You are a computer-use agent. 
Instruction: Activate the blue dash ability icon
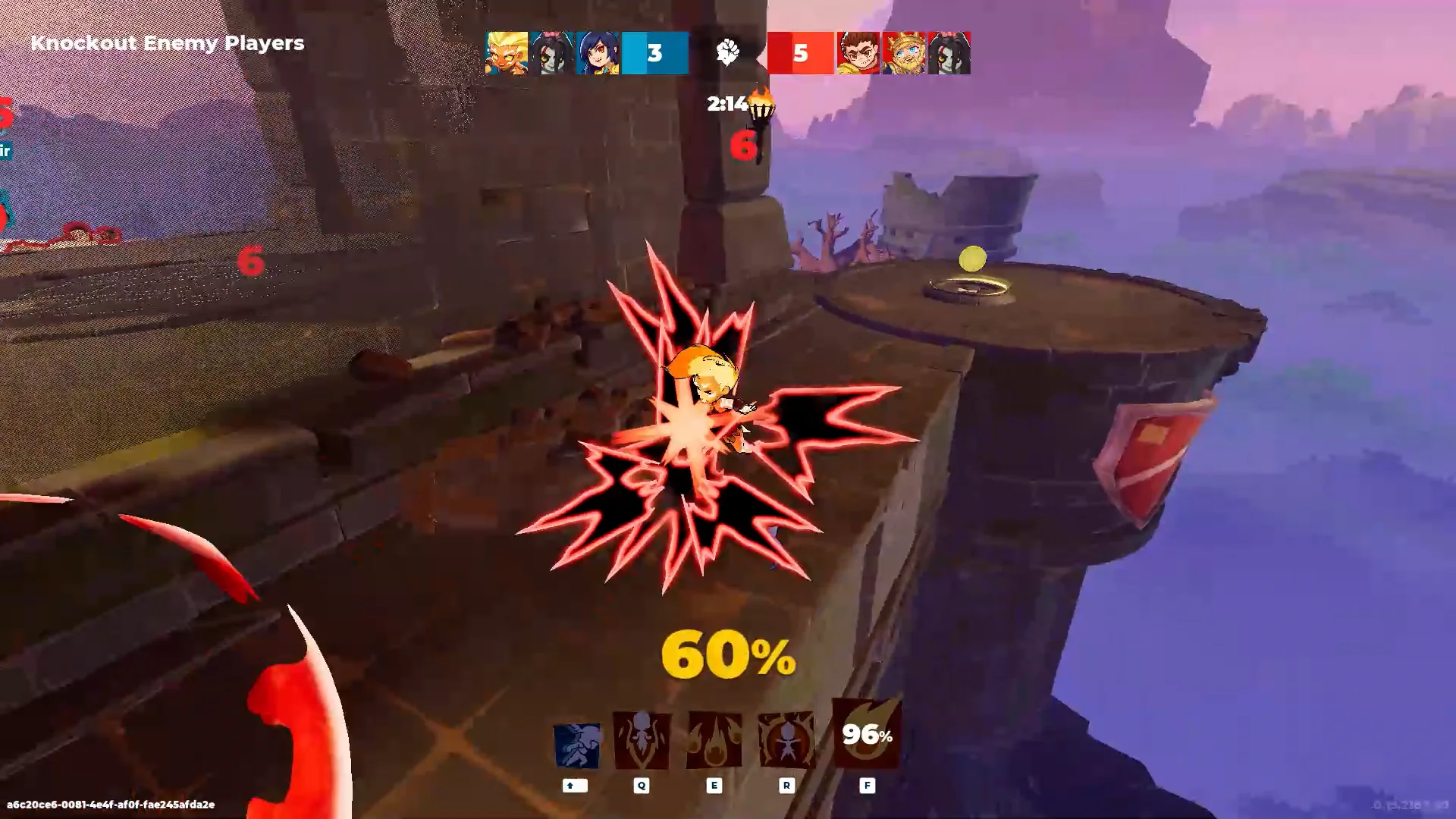click(x=576, y=745)
